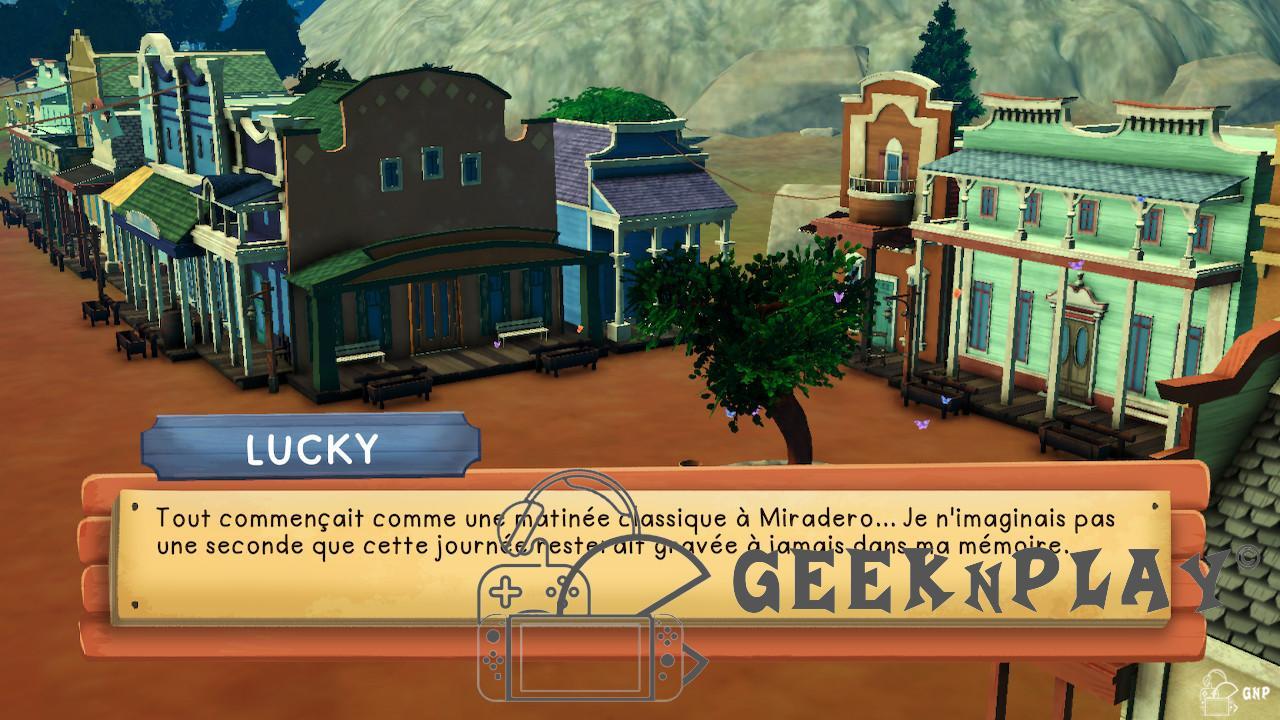Click the bench on the saloon porch

(x=520, y=327)
